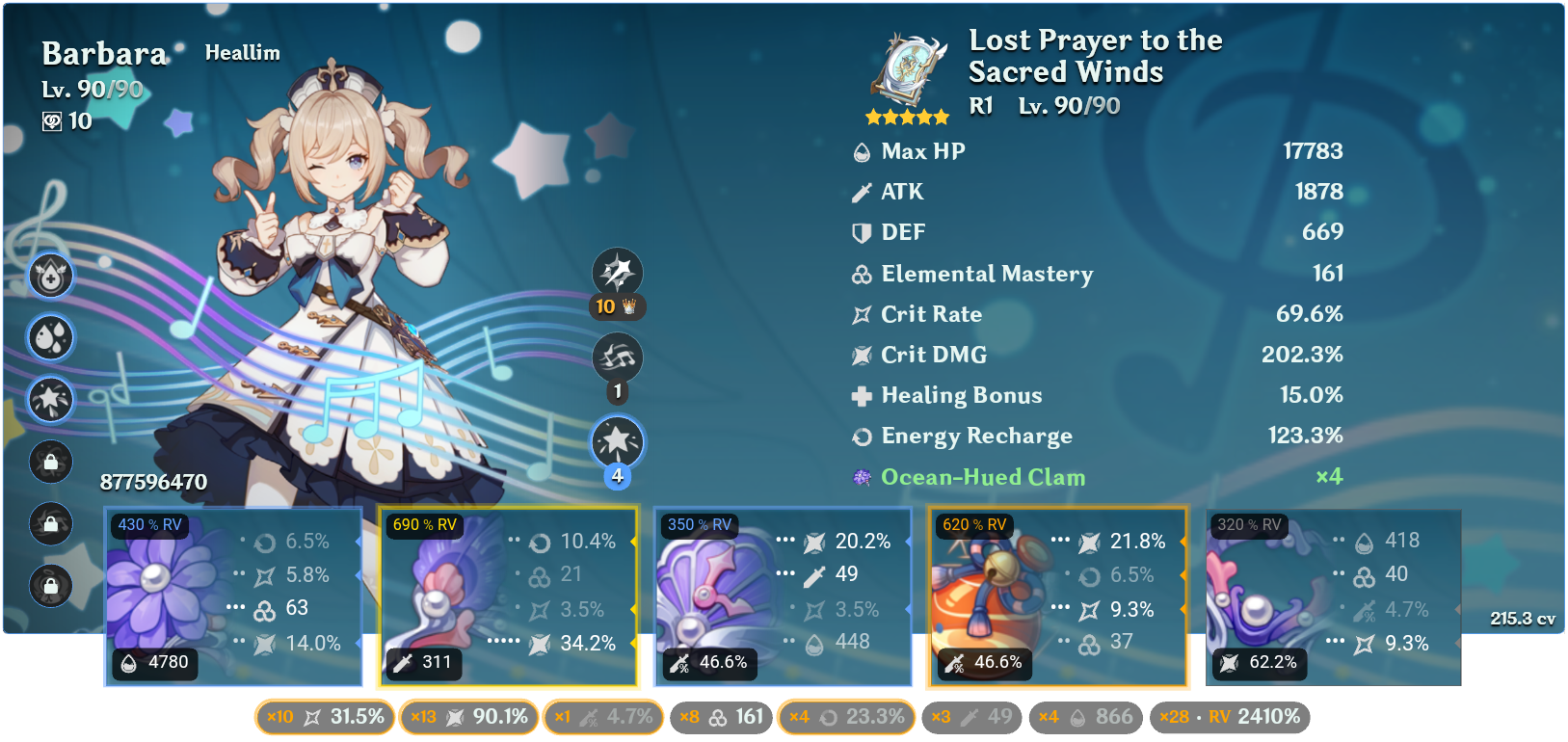Select the Heallim build tab
The width and height of the screenshot is (1568, 742).
pyautogui.click(x=240, y=53)
